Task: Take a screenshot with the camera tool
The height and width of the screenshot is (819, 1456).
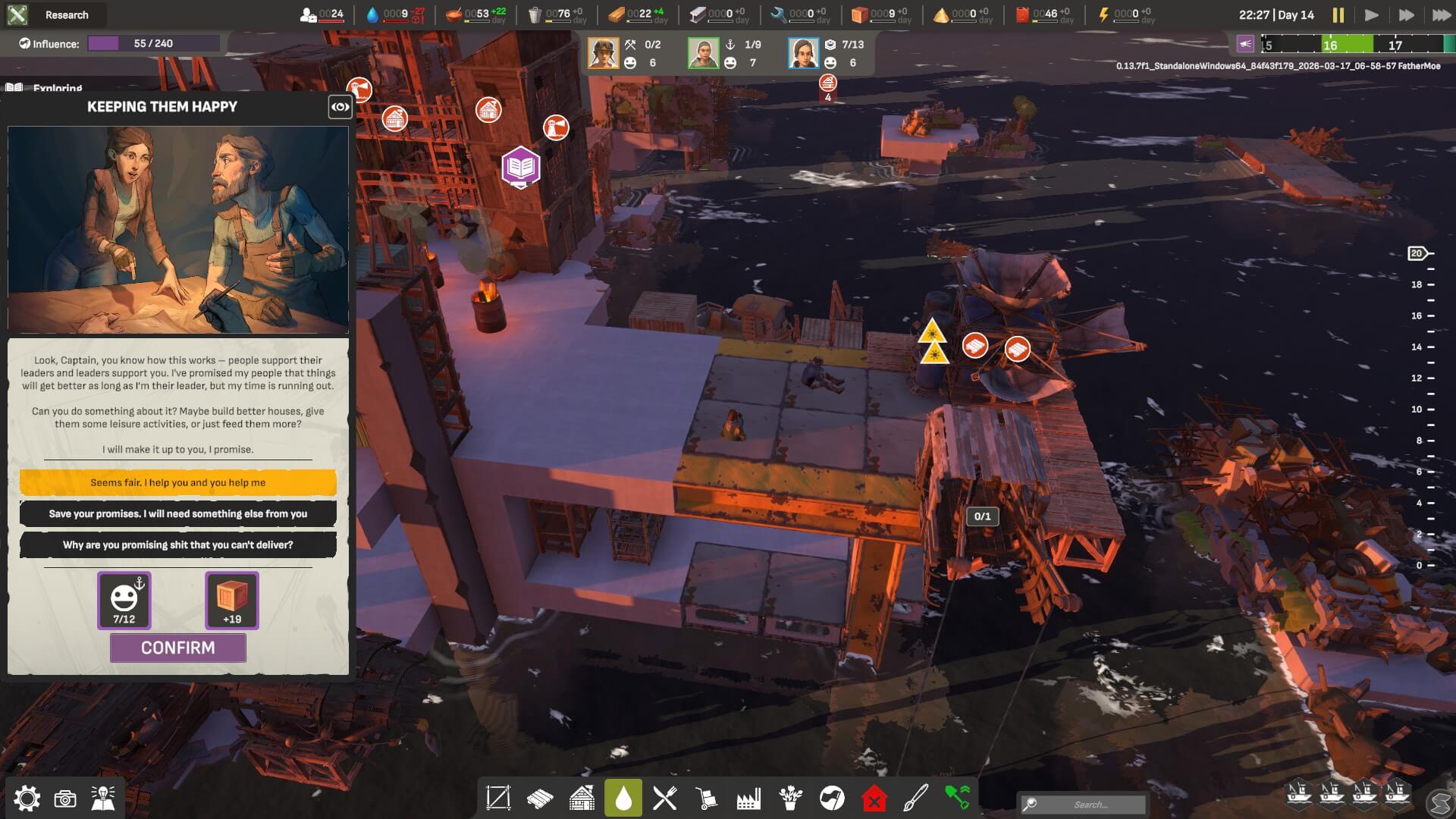Action: (x=67, y=799)
